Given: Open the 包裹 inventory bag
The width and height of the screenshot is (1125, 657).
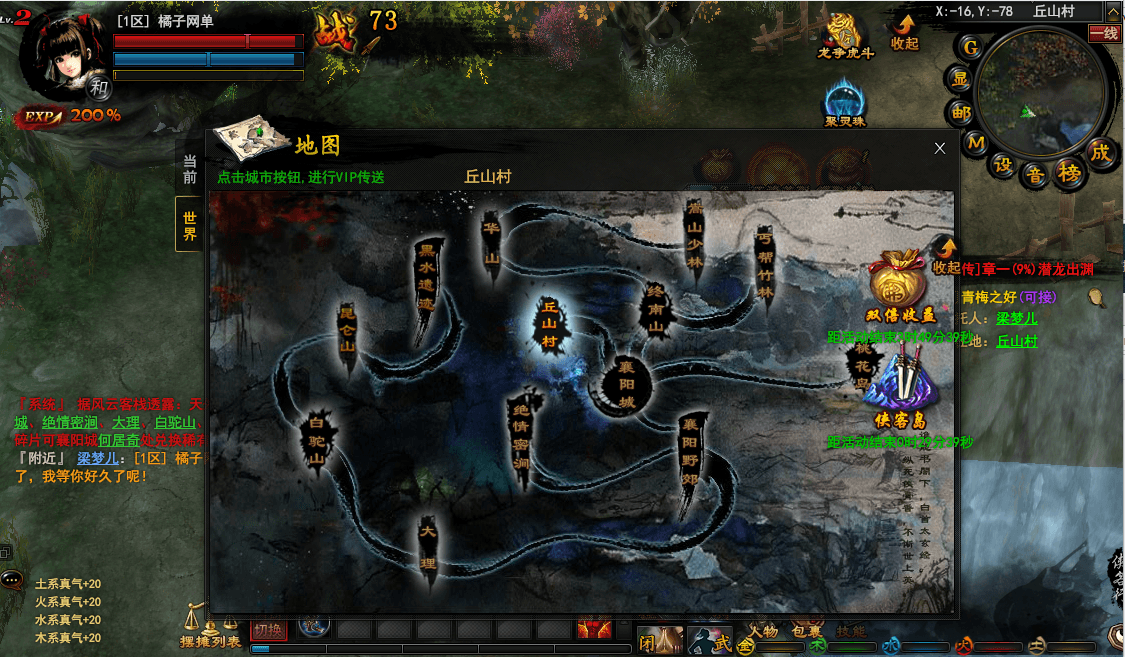Looking at the screenshot, I should (806, 631).
